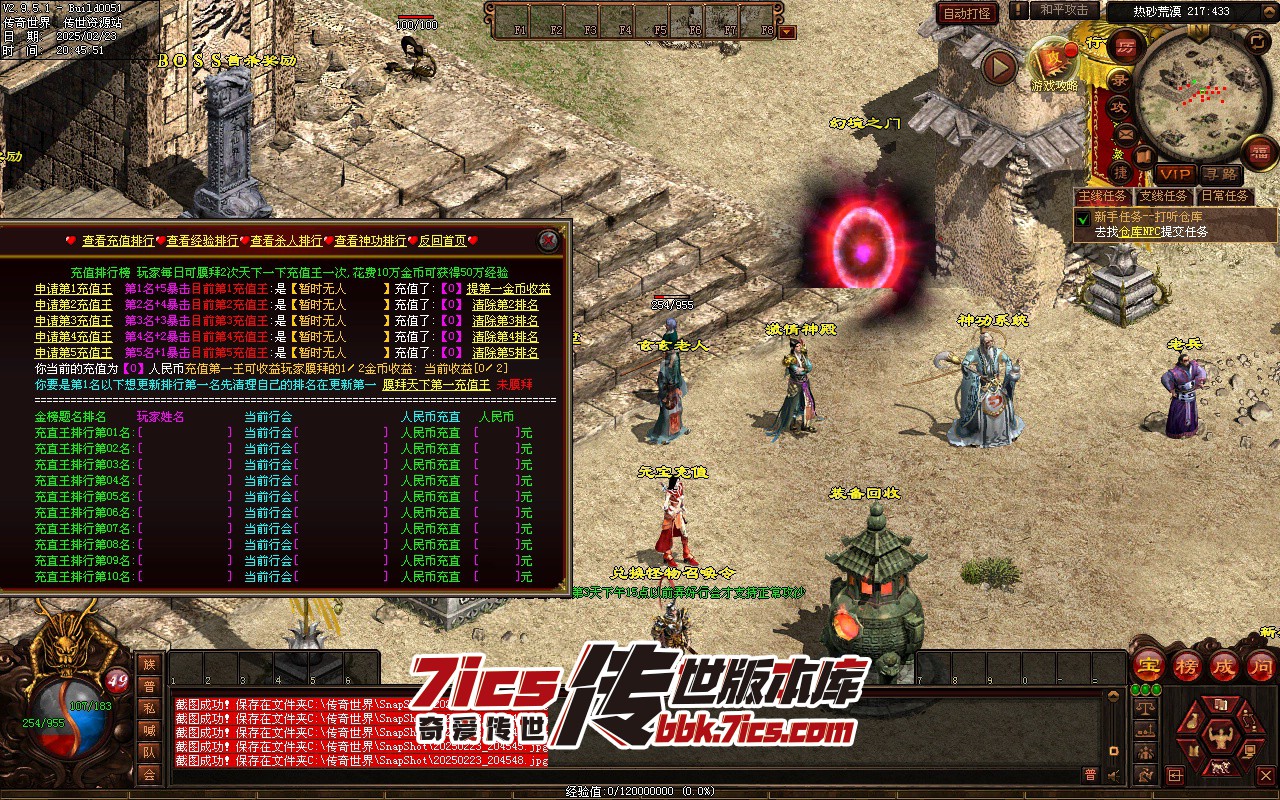Switch to daily quests (日常任务) tab

[x=1225, y=197]
